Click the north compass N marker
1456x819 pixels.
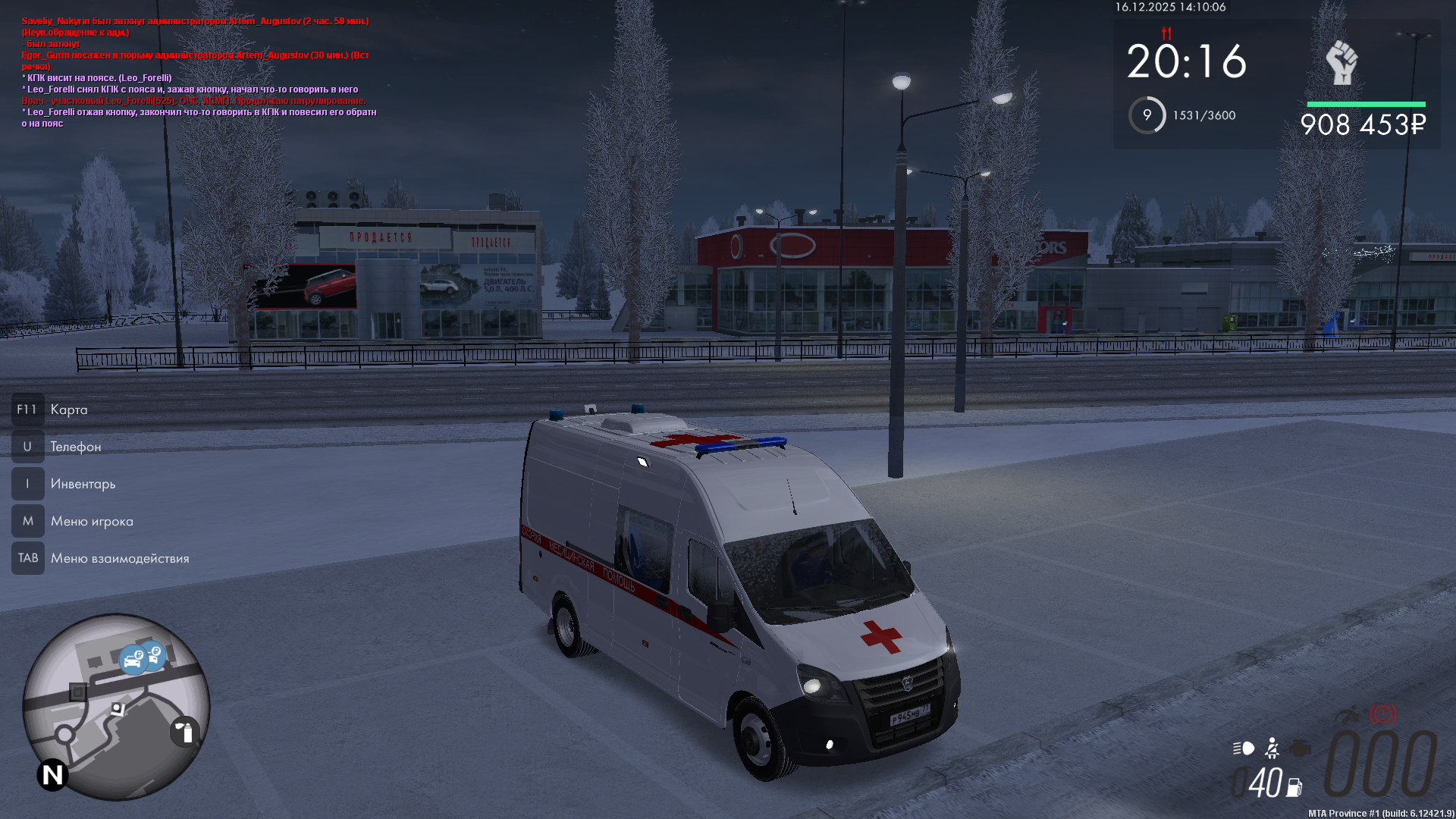pyautogui.click(x=53, y=775)
